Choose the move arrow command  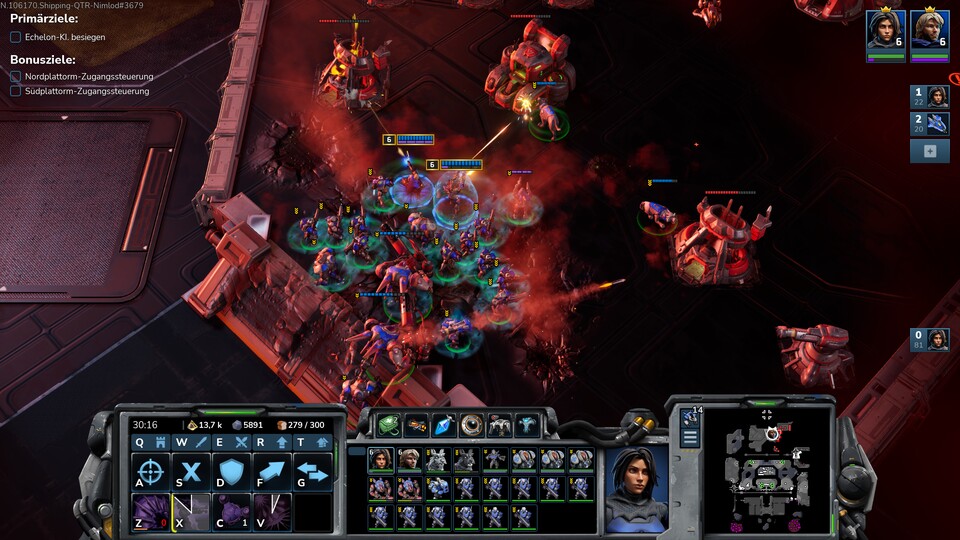pyautogui.click(x=272, y=472)
